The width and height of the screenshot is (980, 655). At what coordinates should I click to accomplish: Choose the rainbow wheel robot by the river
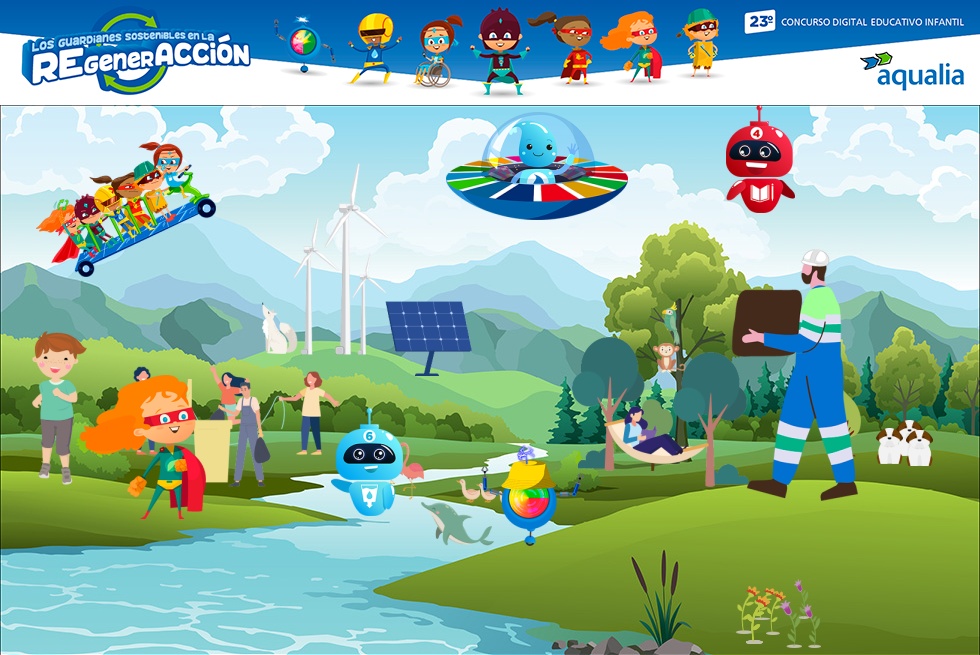coord(528,499)
